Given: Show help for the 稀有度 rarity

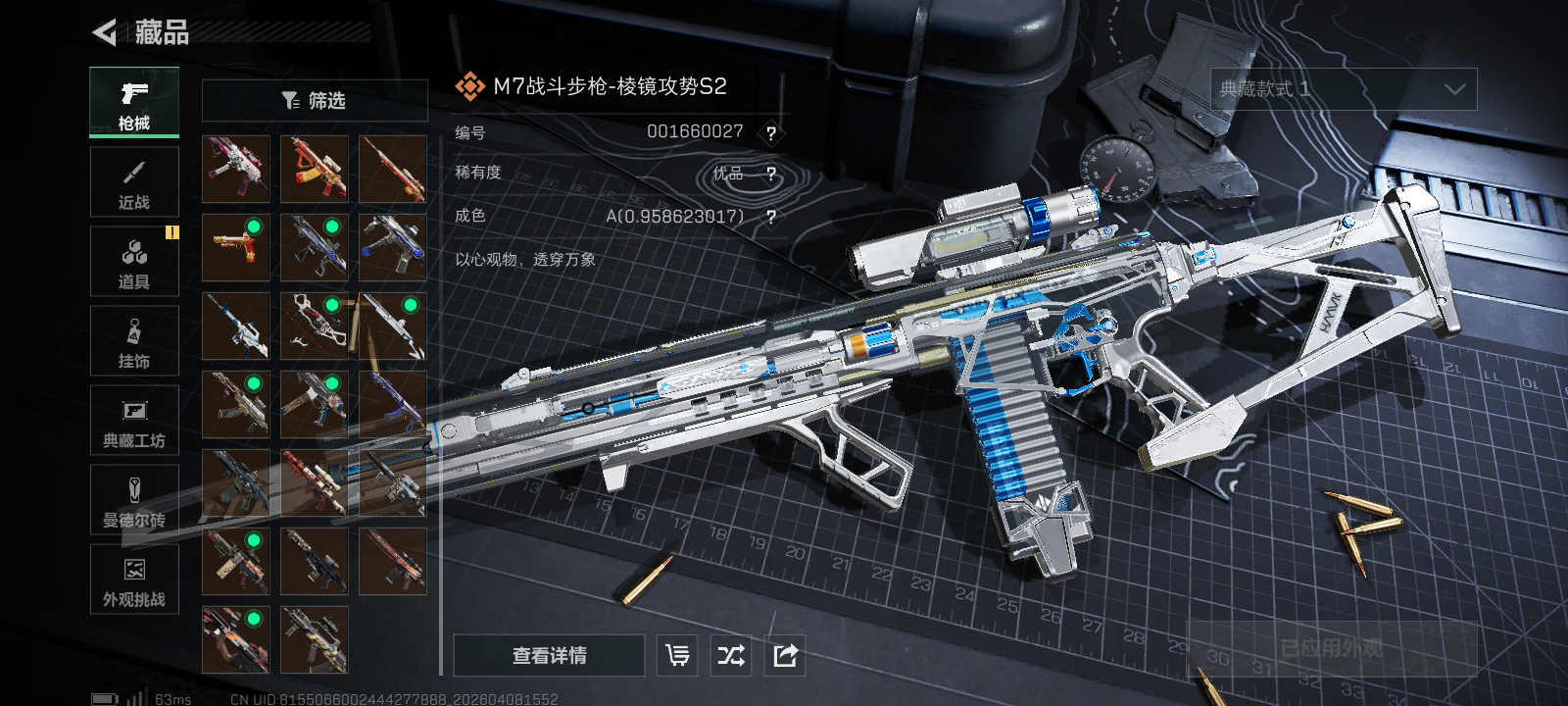Looking at the screenshot, I should (x=771, y=175).
